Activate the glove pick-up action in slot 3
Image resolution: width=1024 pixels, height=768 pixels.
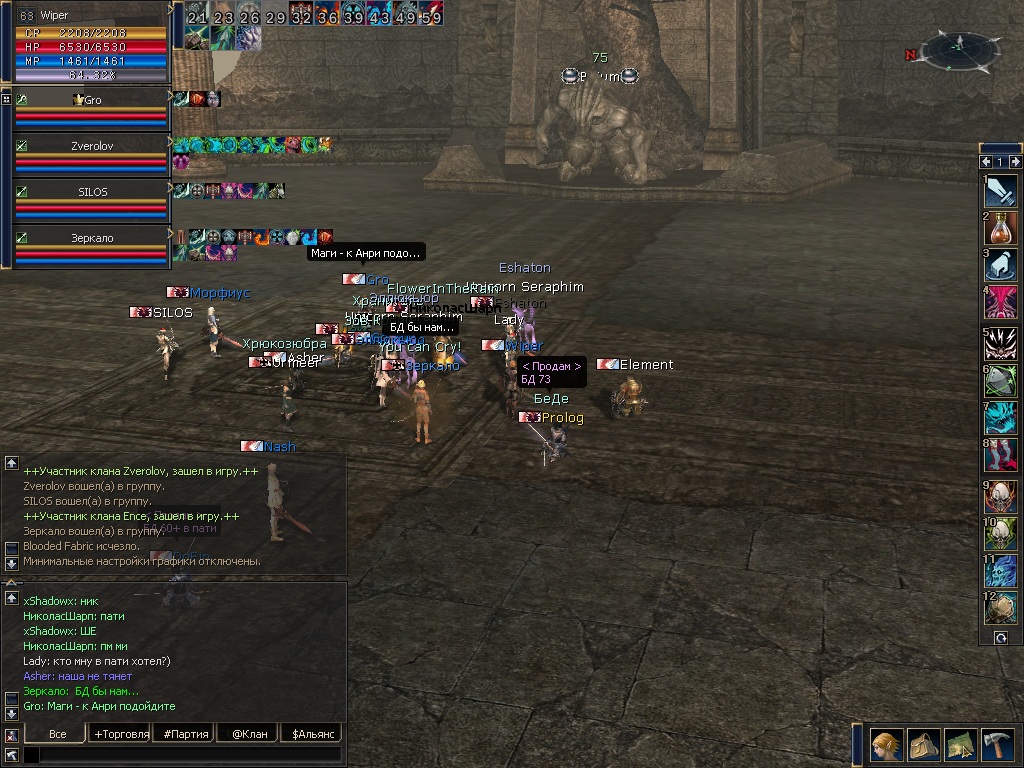pyautogui.click(x=1000, y=266)
